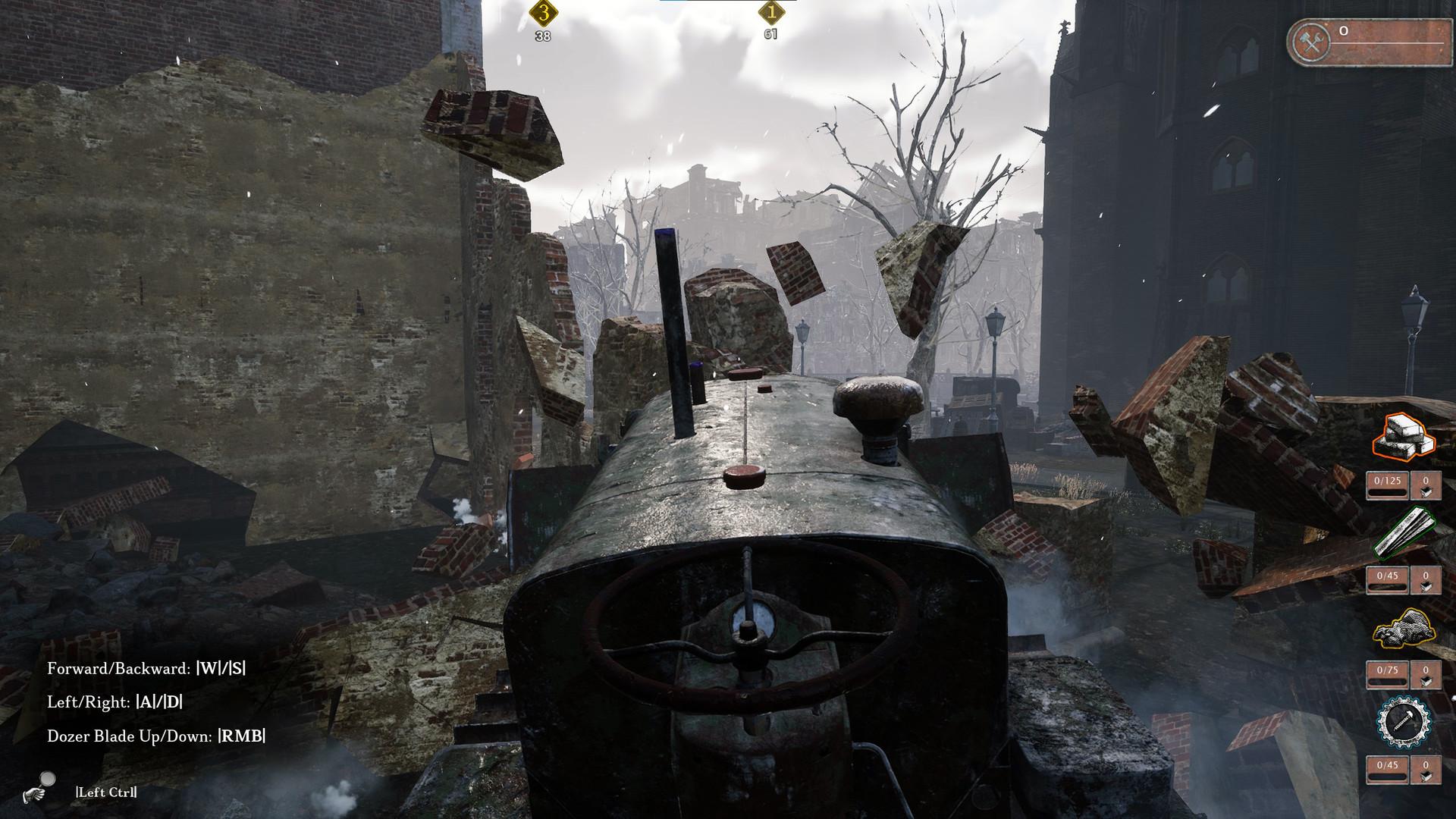Select the scrap metal resource icon

[x=1403, y=626]
